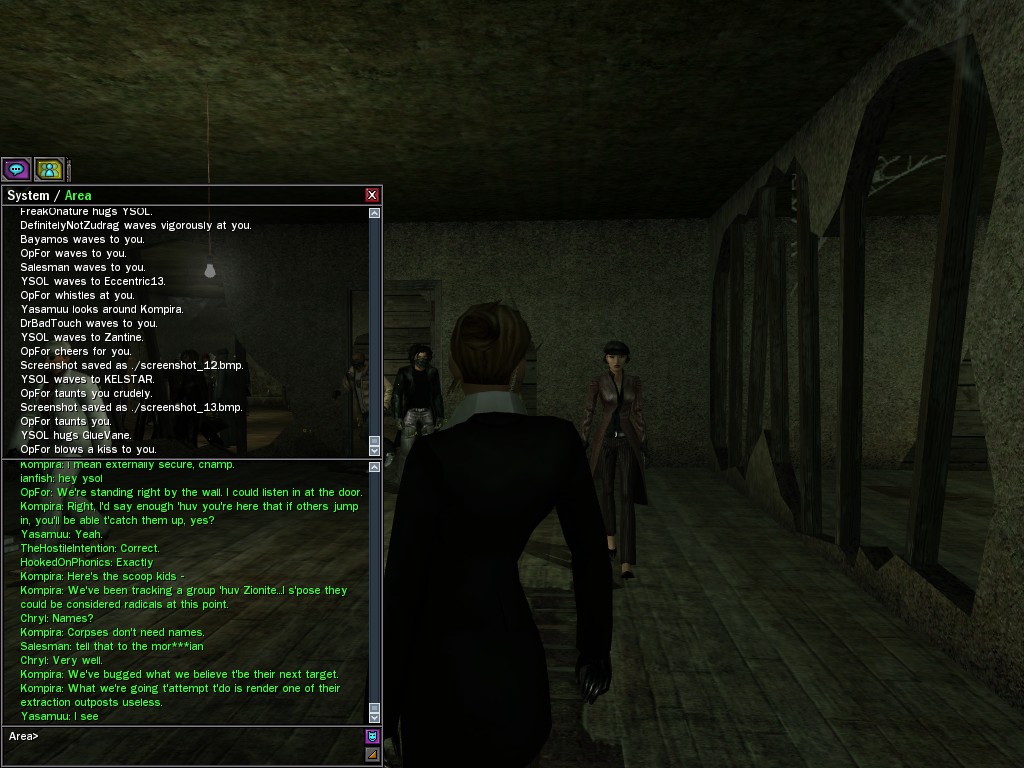Viewport: 1024px width, 768px height.
Task: Click the purple speech bubble chat icon
Action: (x=16, y=169)
